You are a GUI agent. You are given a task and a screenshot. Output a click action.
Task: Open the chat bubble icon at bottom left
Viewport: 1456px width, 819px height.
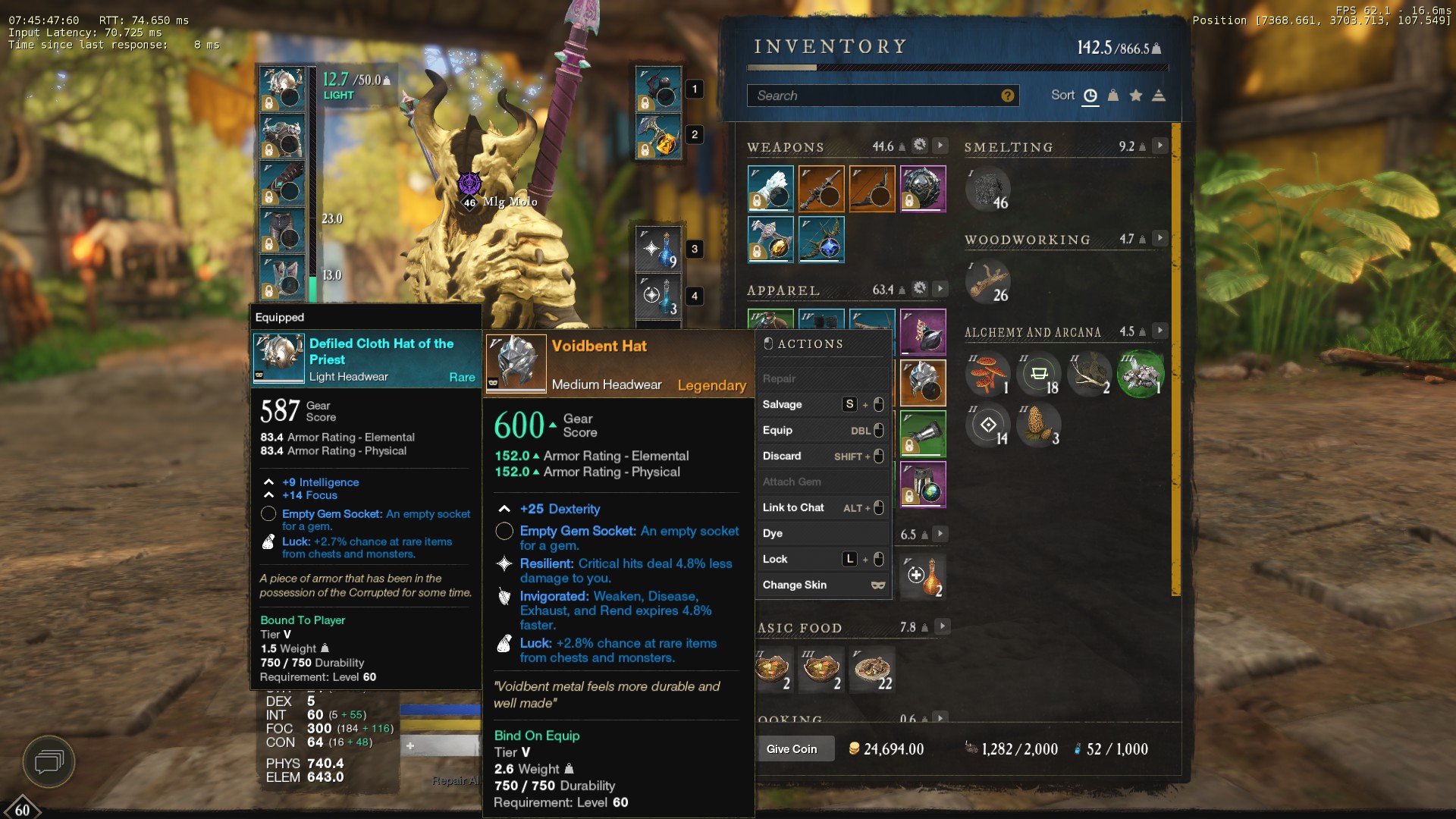[x=49, y=762]
